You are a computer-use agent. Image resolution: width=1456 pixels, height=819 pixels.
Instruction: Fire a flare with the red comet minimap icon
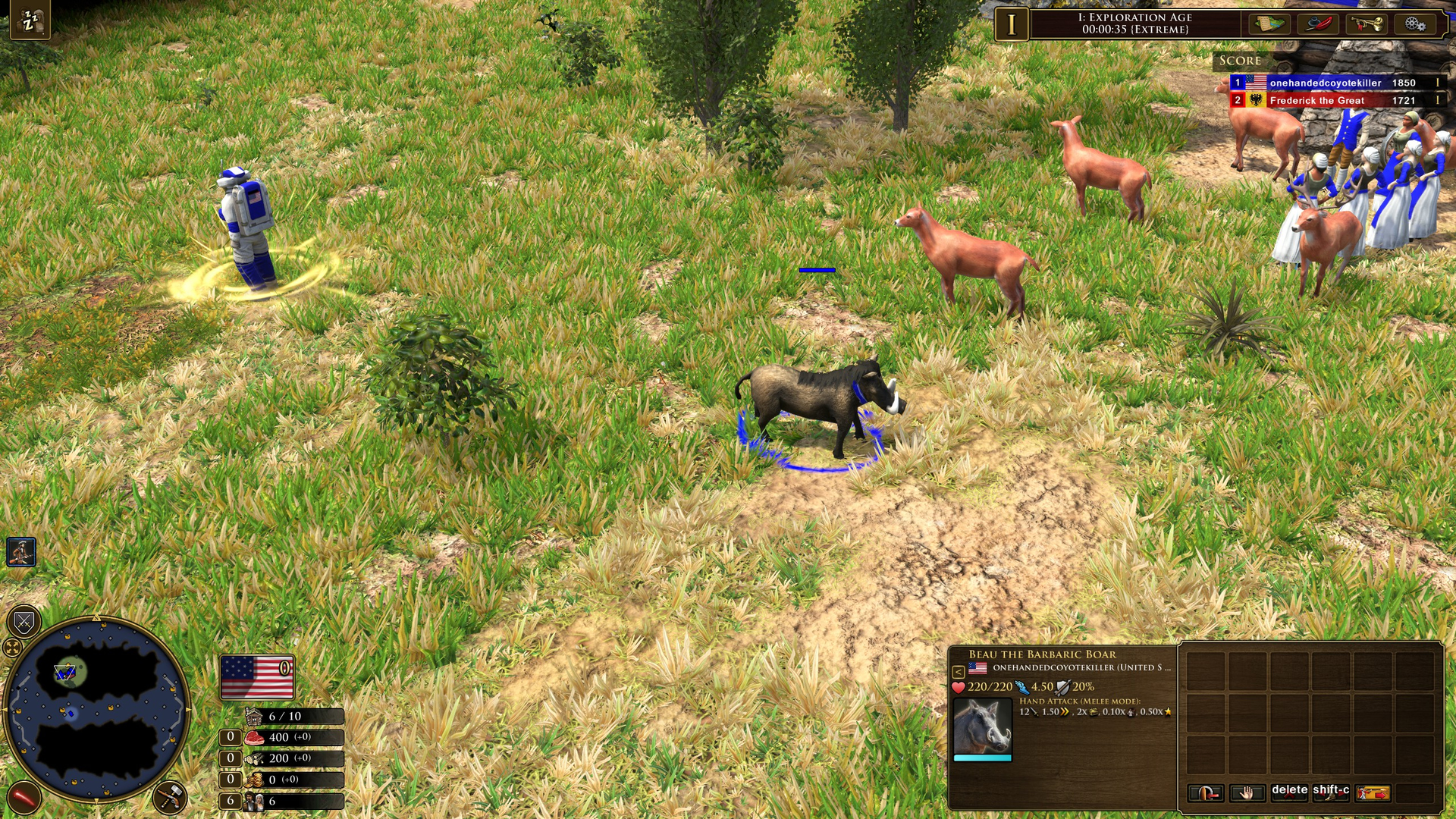coord(24,798)
